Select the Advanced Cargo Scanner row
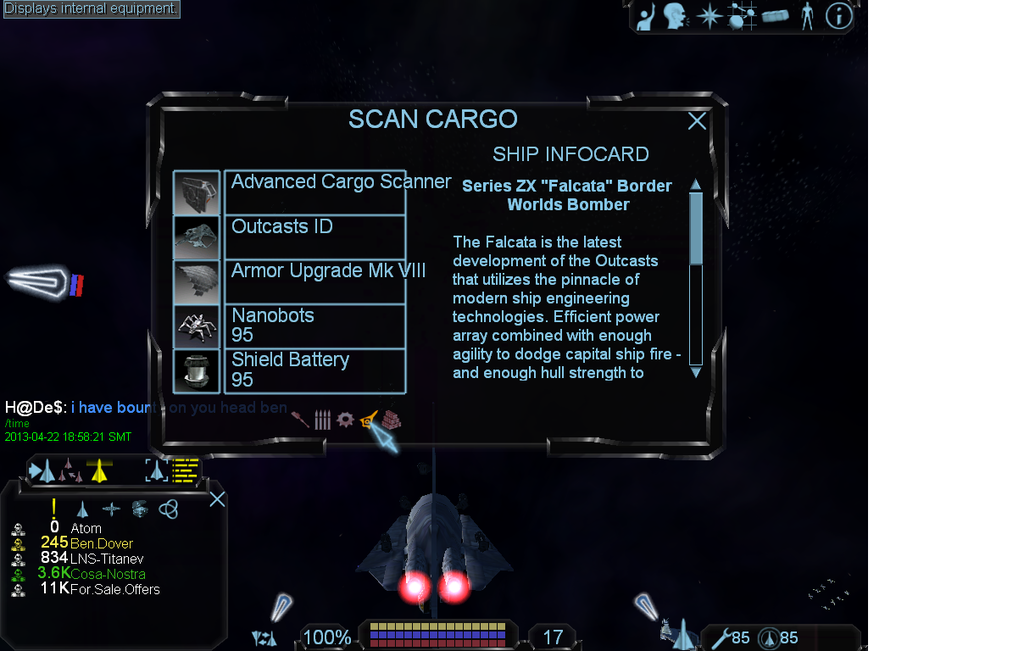 pos(315,192)
